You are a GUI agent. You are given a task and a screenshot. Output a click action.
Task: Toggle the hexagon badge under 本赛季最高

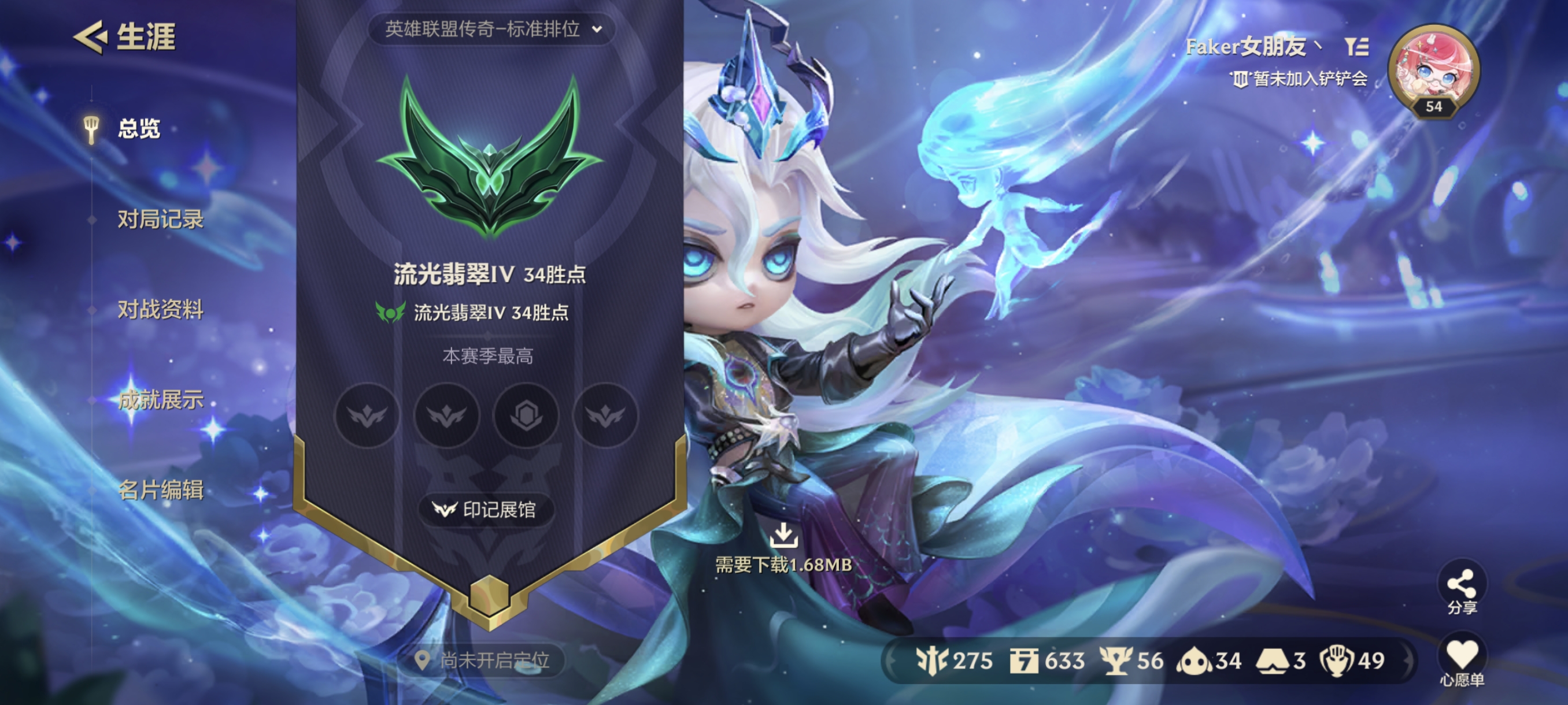(x=527, y=415)
